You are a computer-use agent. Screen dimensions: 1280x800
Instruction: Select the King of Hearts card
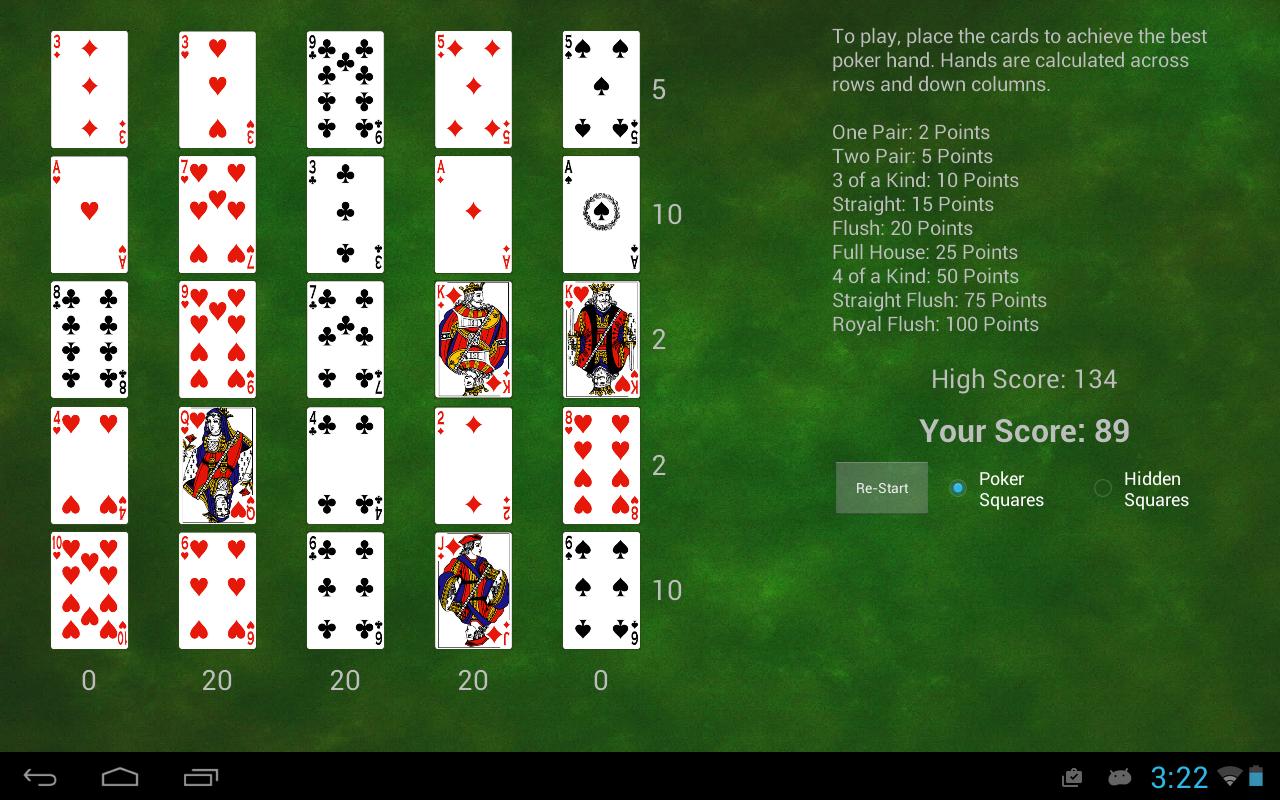point(601,340)
